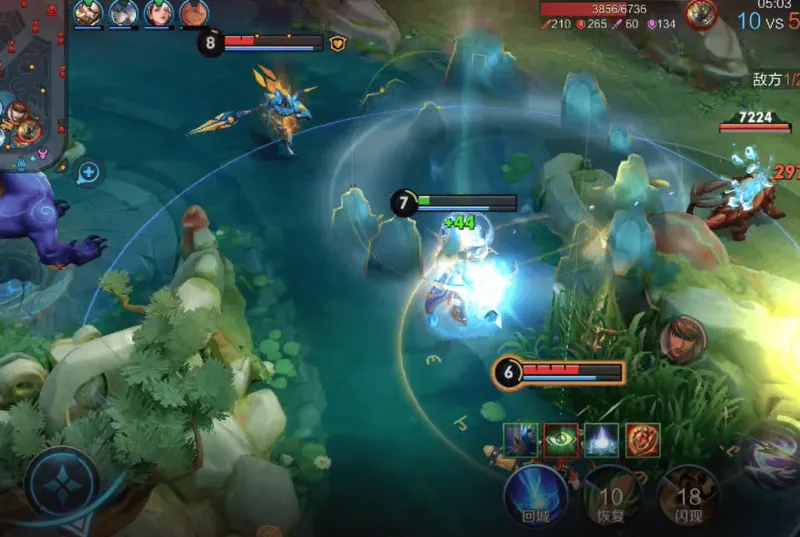
Task: Select the dark blue figure item icon
Action: (521, 440)
